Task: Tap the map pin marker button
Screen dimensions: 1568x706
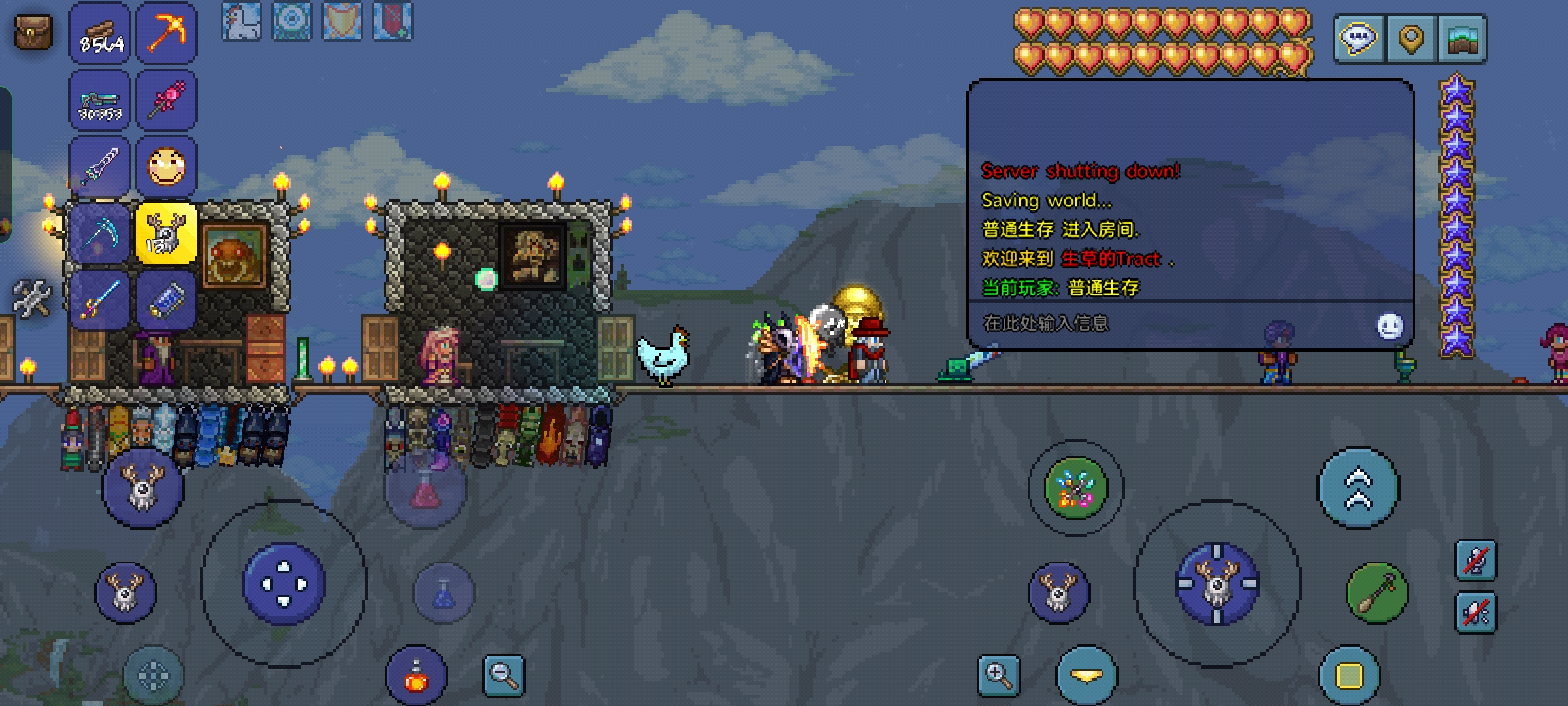Action: click(1411, 39)
